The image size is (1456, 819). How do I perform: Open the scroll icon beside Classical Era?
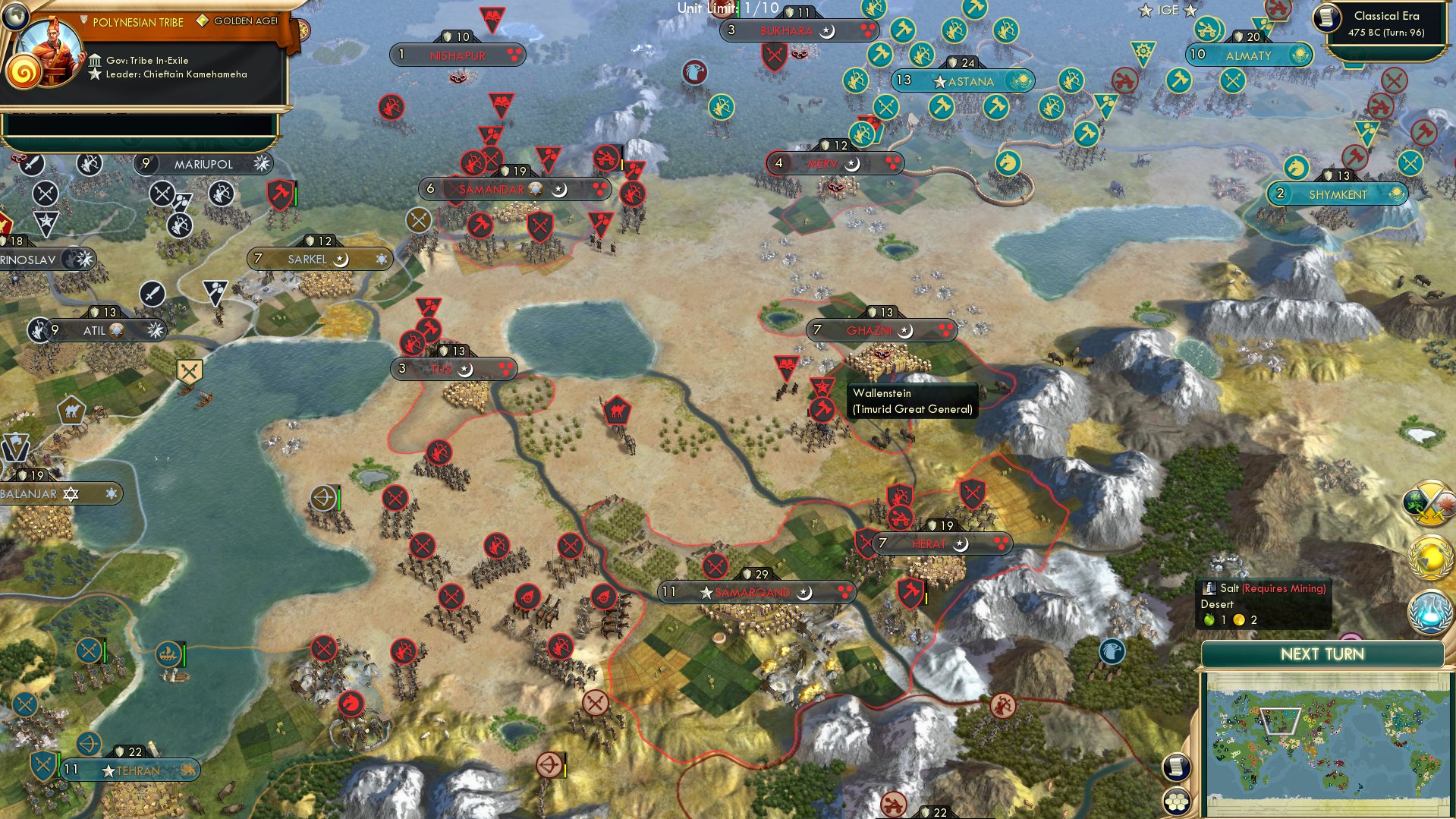point(1327,18)
